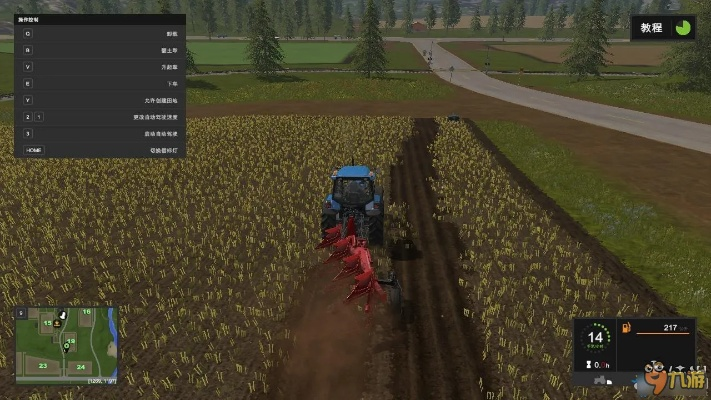
Task: Select field 15 on the minimap
Action: click(47, 323)
